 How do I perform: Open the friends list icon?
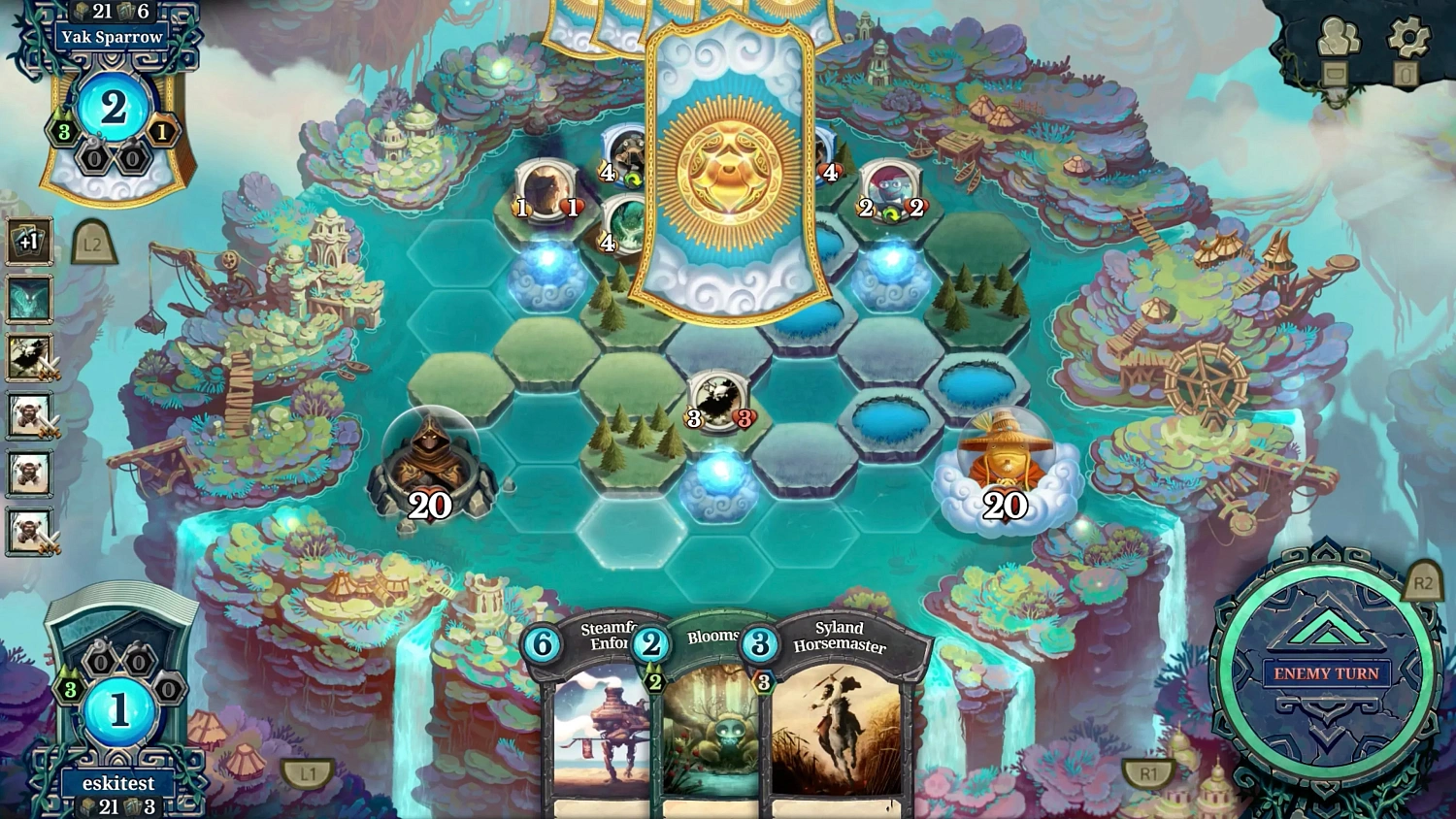click(1340, 39)
